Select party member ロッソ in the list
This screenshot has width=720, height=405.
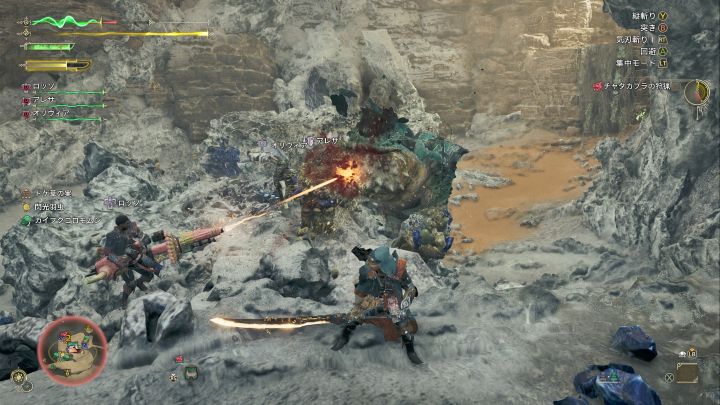click(x=45, y=88)
